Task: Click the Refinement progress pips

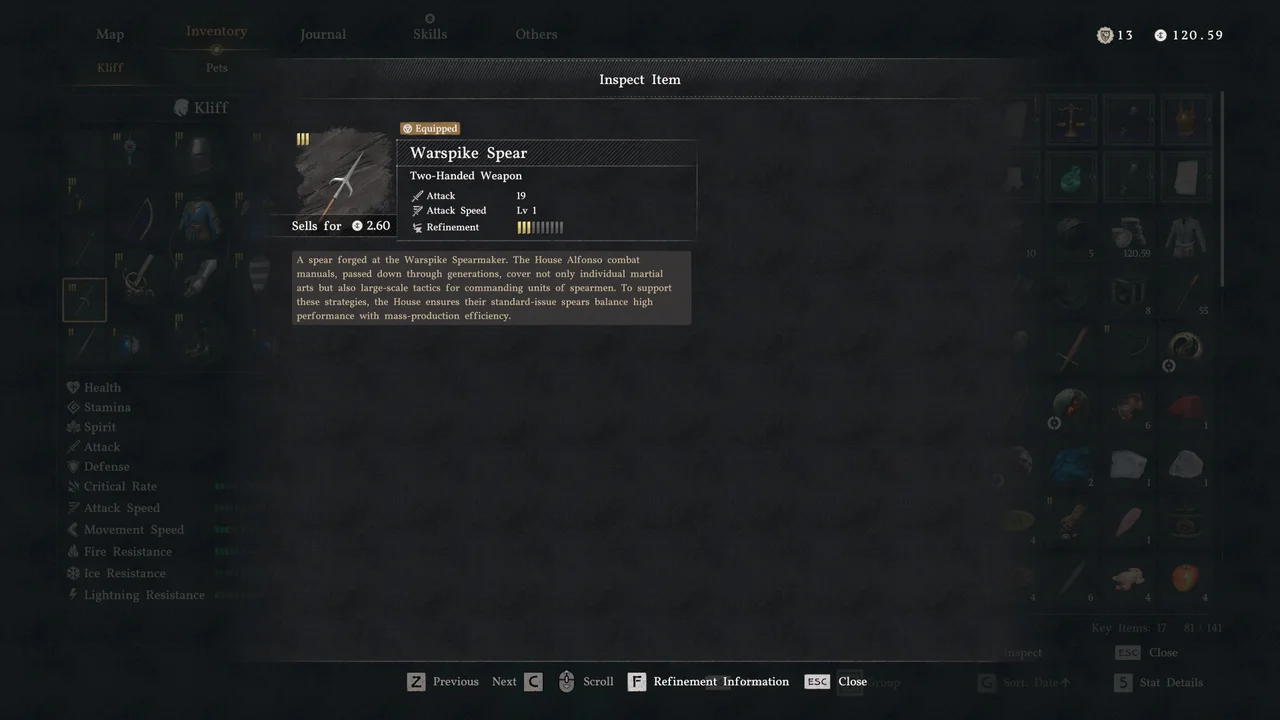Action: coord(541,227)
